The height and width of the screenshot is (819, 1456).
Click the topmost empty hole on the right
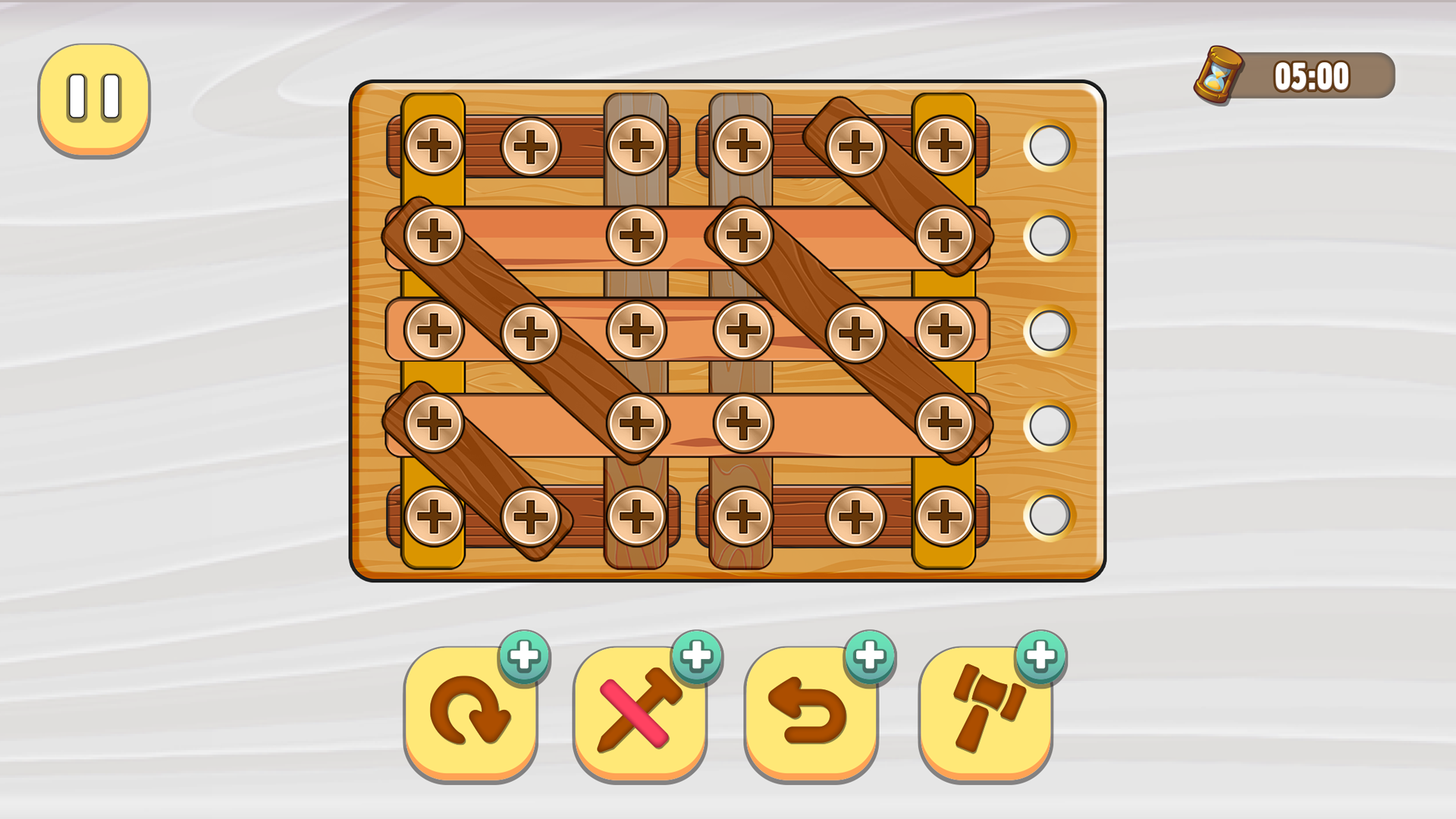click(x=1047, y=146)
